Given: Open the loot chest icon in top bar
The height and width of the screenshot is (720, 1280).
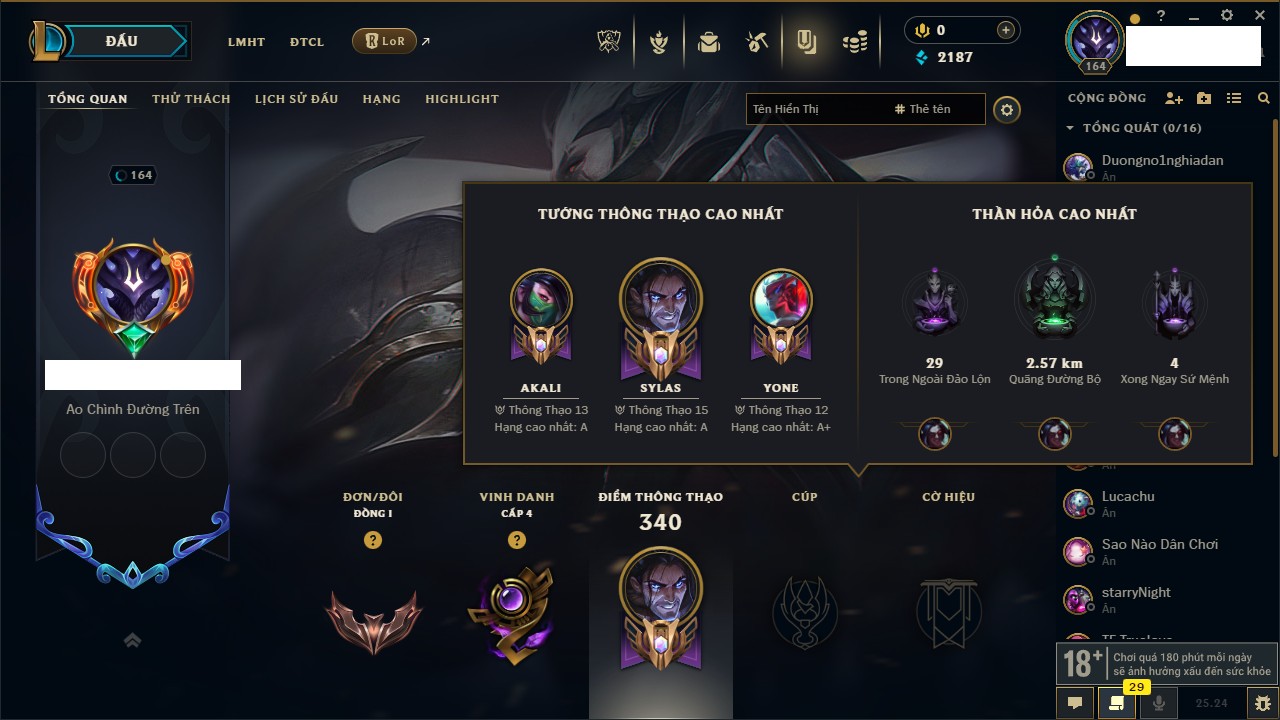Looking at the screenshot, I should pos(709,42).
